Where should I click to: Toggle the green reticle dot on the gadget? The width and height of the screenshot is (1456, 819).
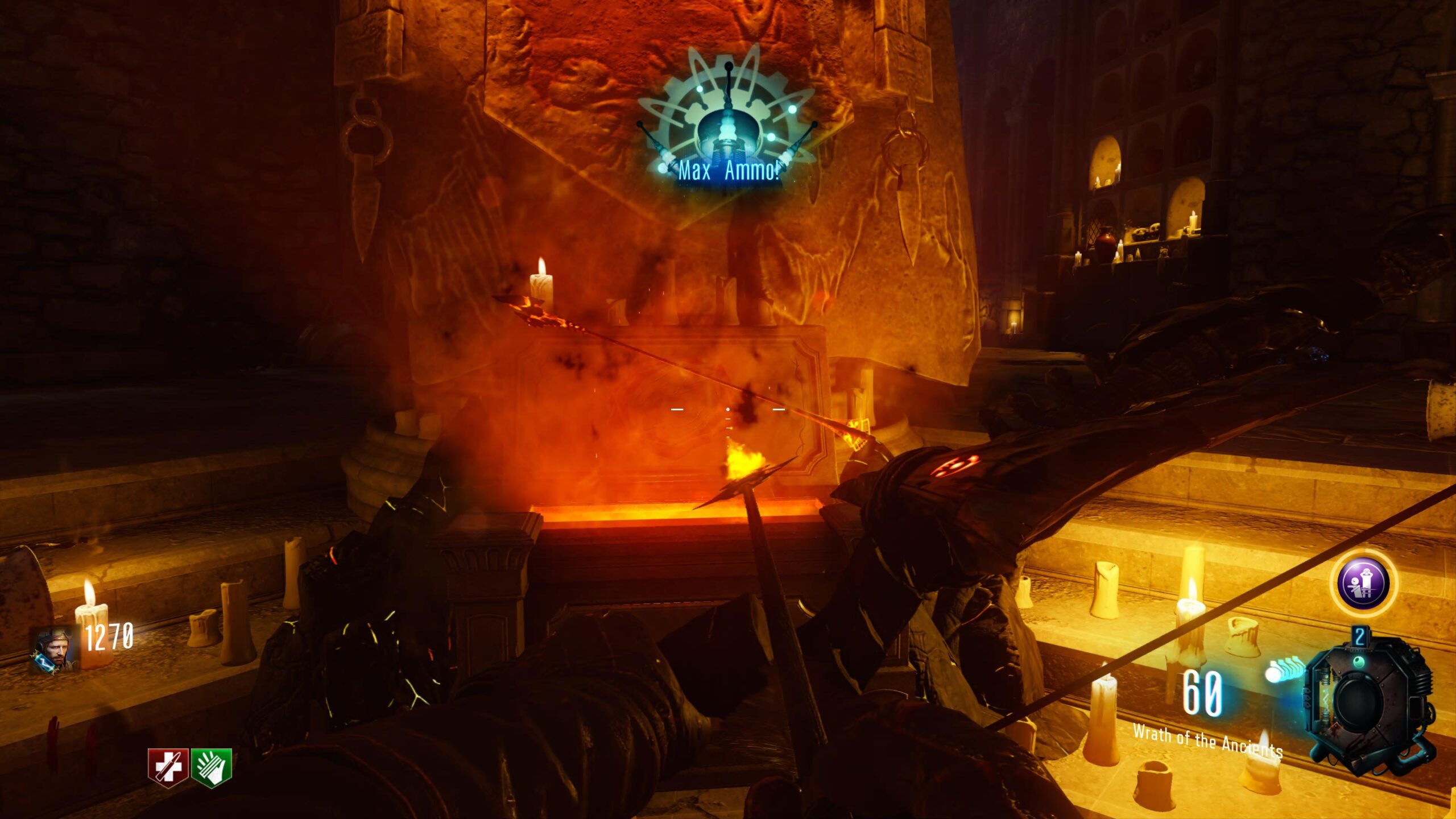pyautogui.click(x=1359, y=663)
